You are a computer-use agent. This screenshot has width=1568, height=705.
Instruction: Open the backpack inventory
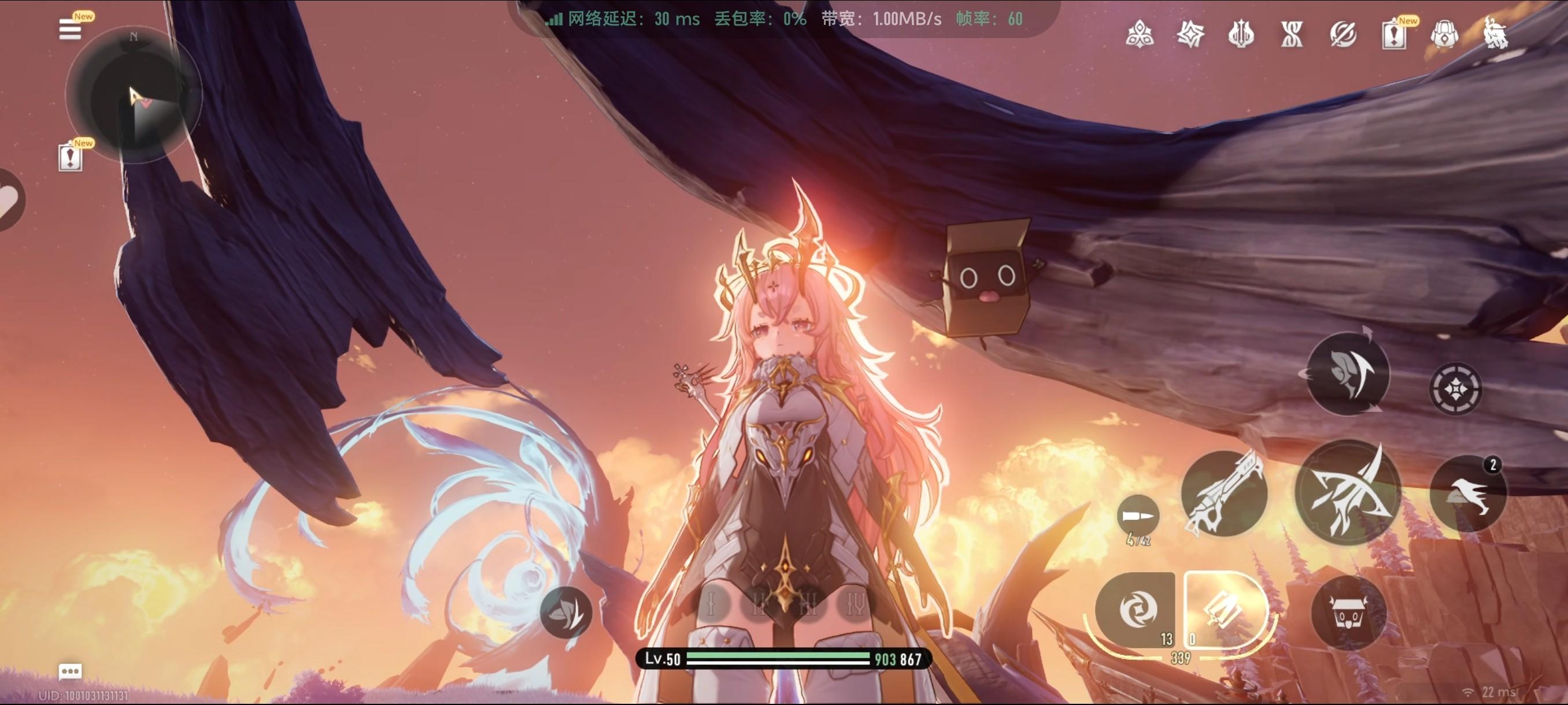tap(1444, 35)
